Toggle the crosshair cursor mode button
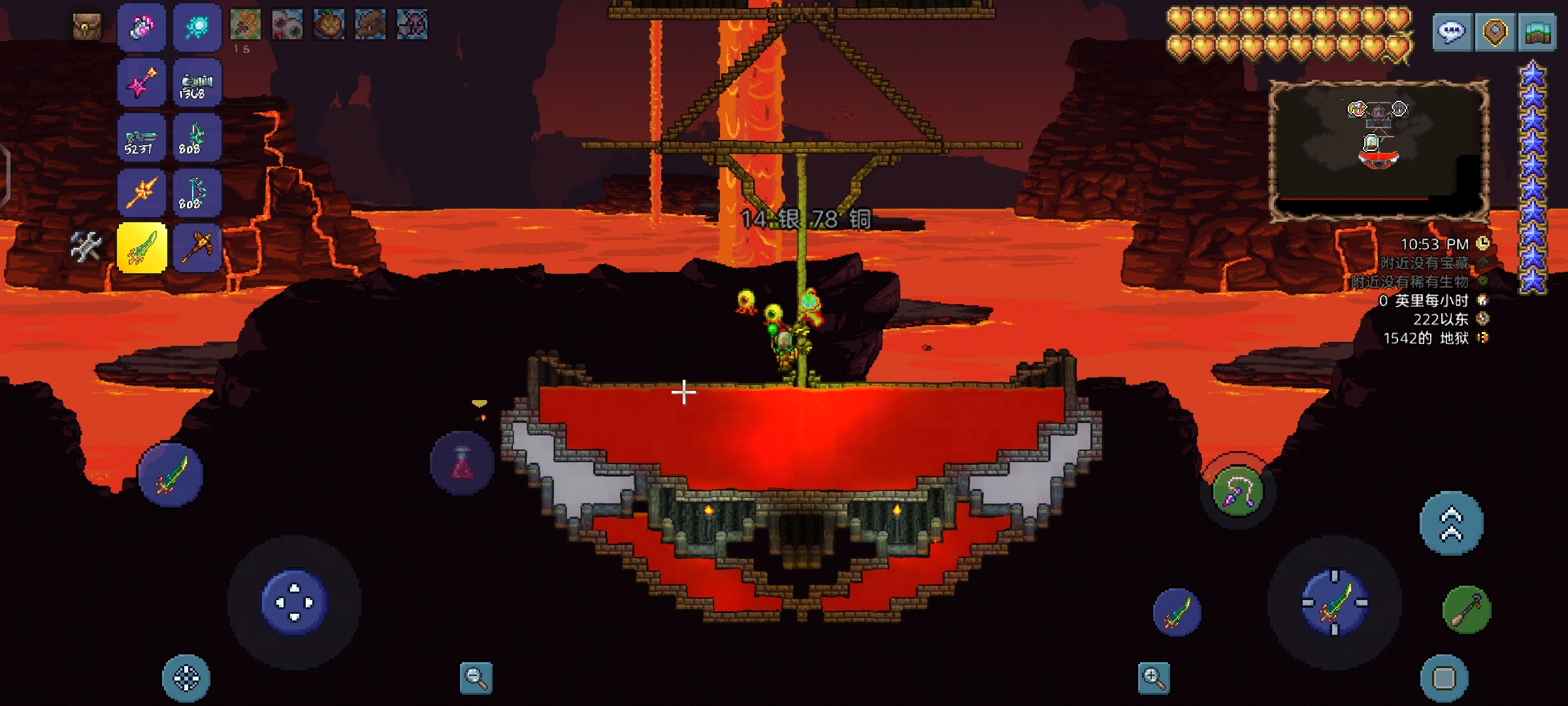Image resolution: width=1568 pixels, height=706 pixels. [186, 678]
